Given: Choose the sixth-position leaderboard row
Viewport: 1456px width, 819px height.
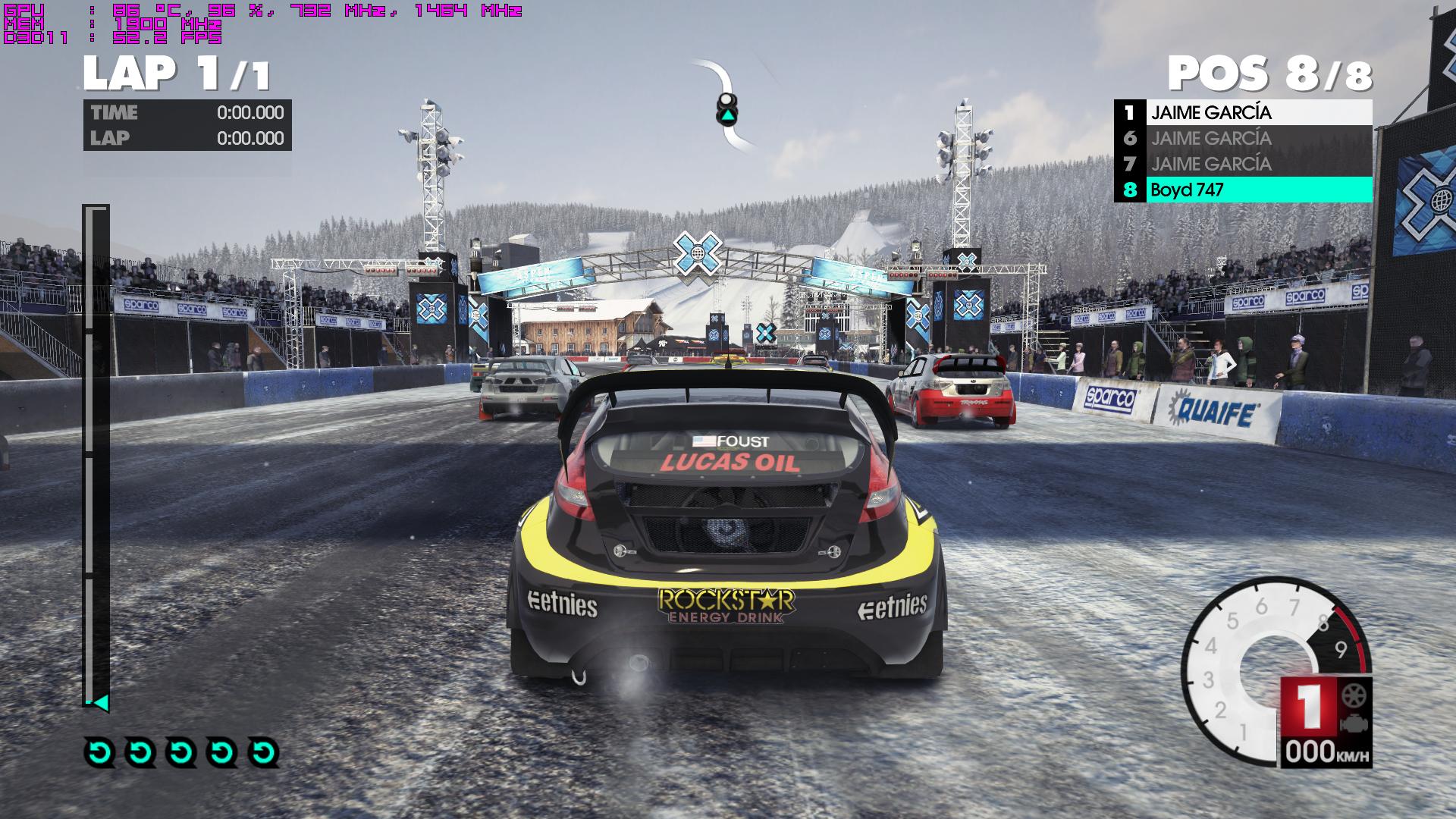Looking at the screenshot, I should [x=1243, y=139].
